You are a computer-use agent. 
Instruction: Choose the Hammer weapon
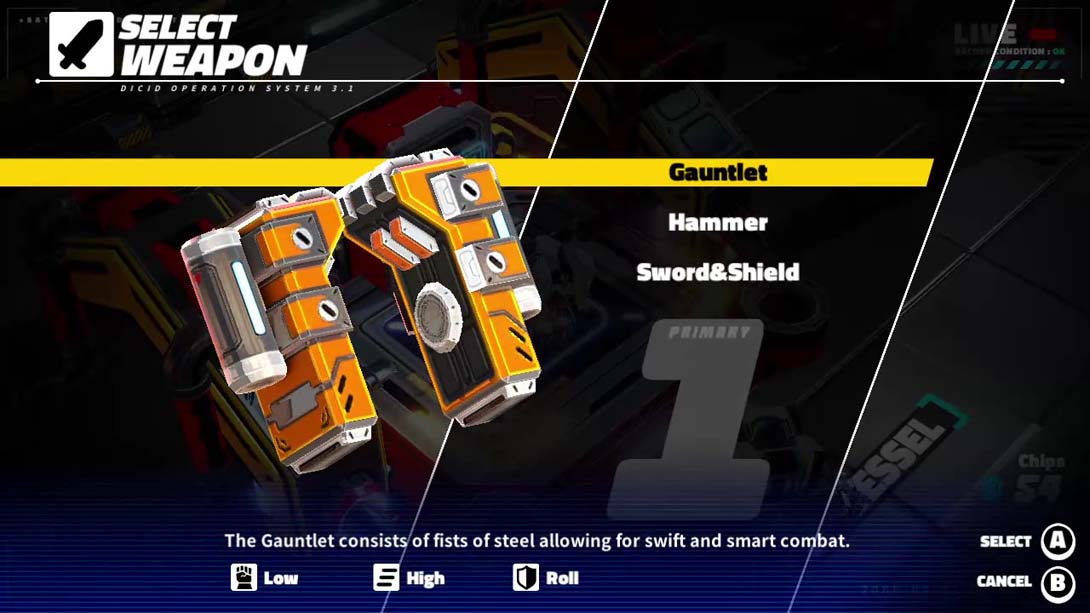pyautogui.click(x=717, y=222)
